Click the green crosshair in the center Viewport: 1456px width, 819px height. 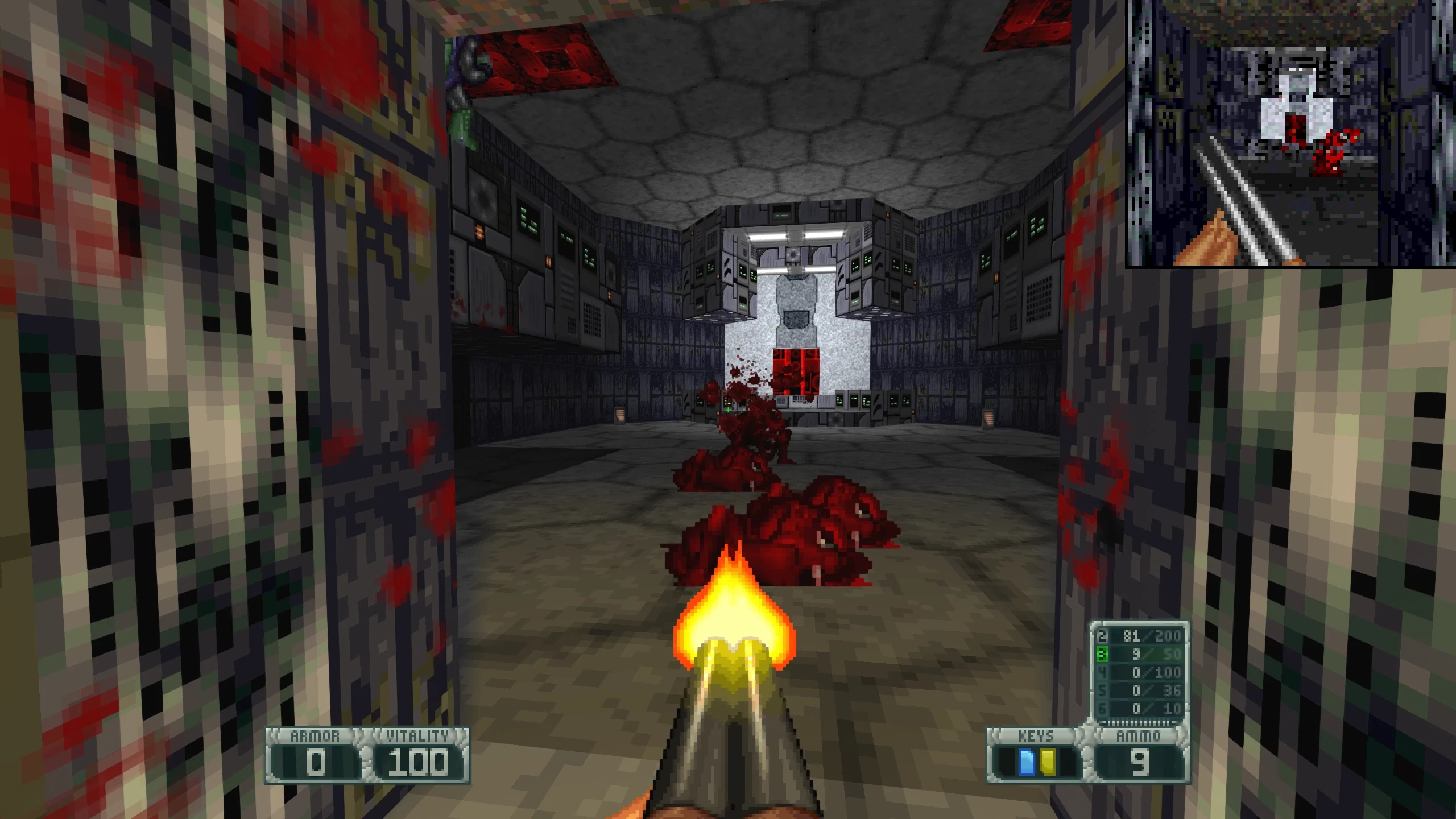[x=728, y=409]
